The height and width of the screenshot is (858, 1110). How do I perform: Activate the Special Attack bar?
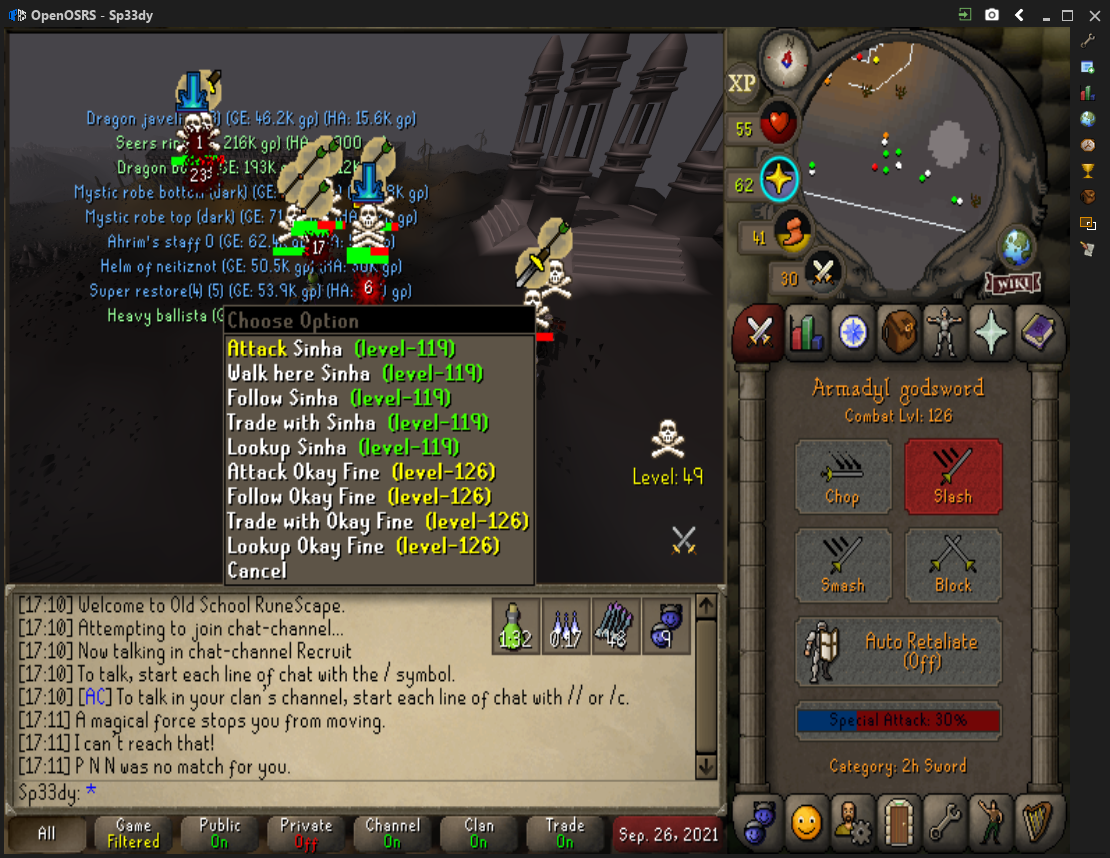coord(898,721)
